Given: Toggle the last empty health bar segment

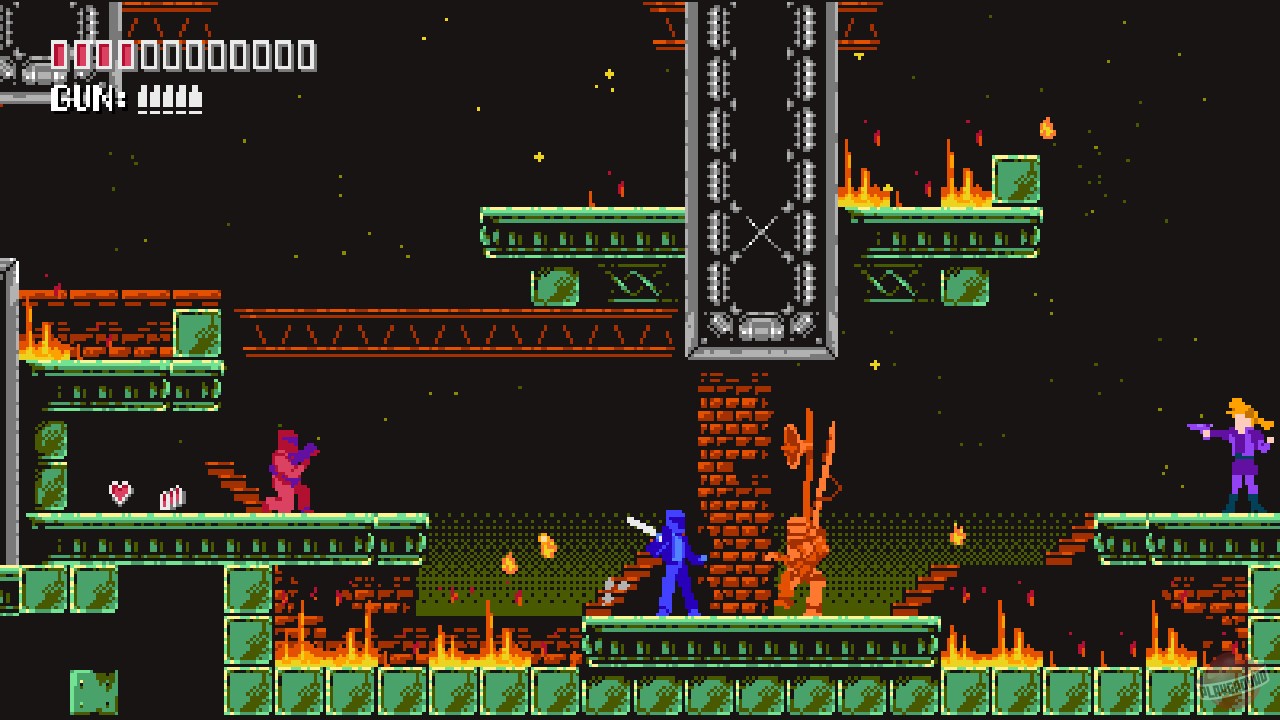Looking at the screenshot, I should [x=305, y=55].
